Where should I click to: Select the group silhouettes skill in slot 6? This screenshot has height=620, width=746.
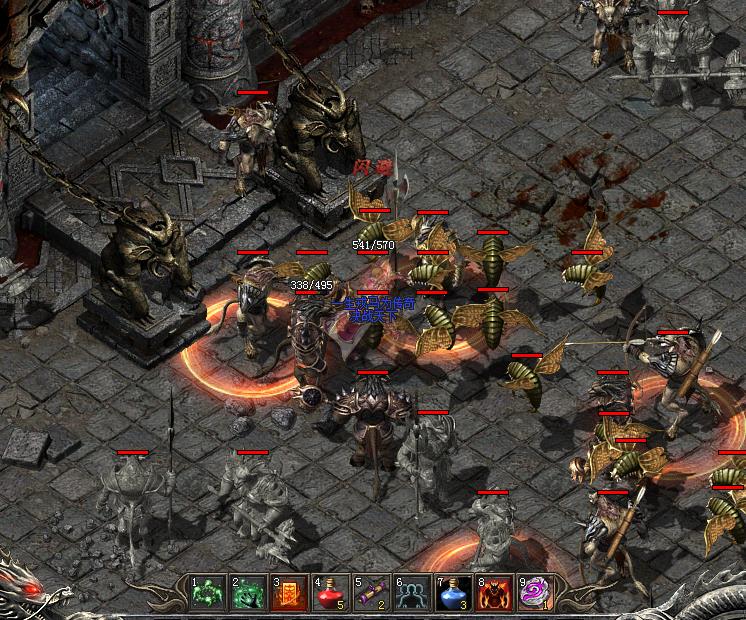coord(411,593)
